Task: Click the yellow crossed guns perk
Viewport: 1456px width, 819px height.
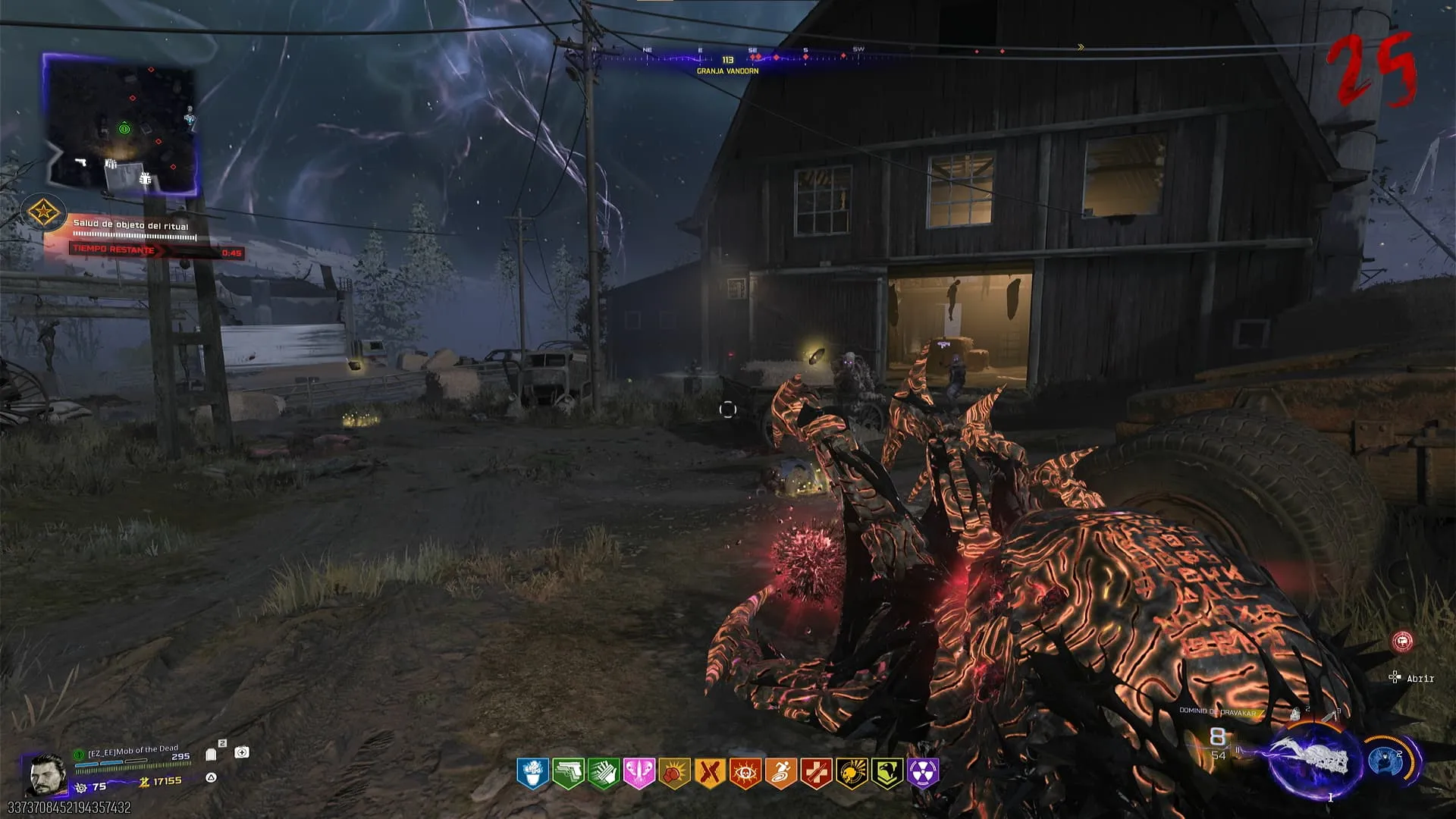Action: point(710,773)
